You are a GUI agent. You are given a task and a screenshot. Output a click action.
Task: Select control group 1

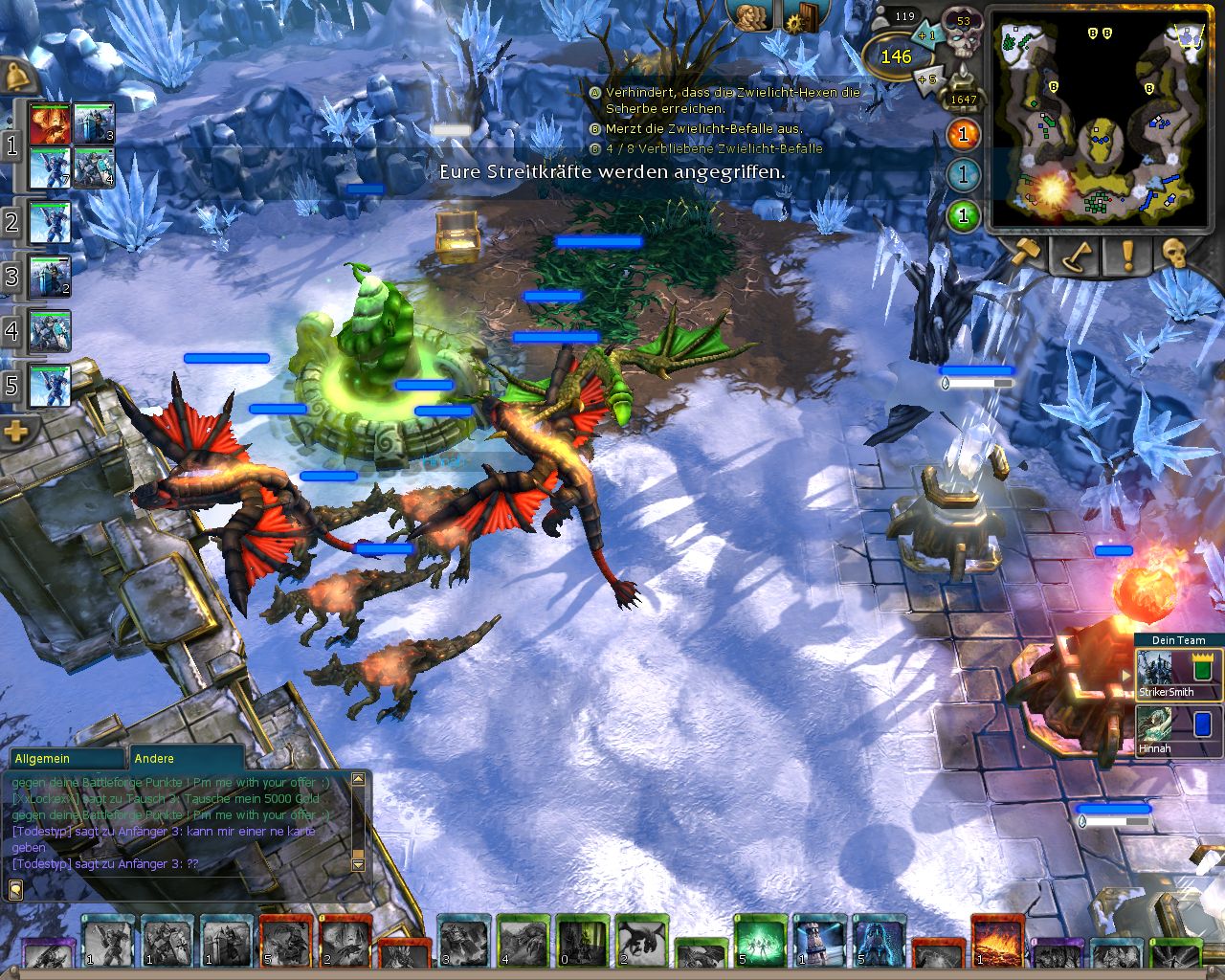(12, 145)
